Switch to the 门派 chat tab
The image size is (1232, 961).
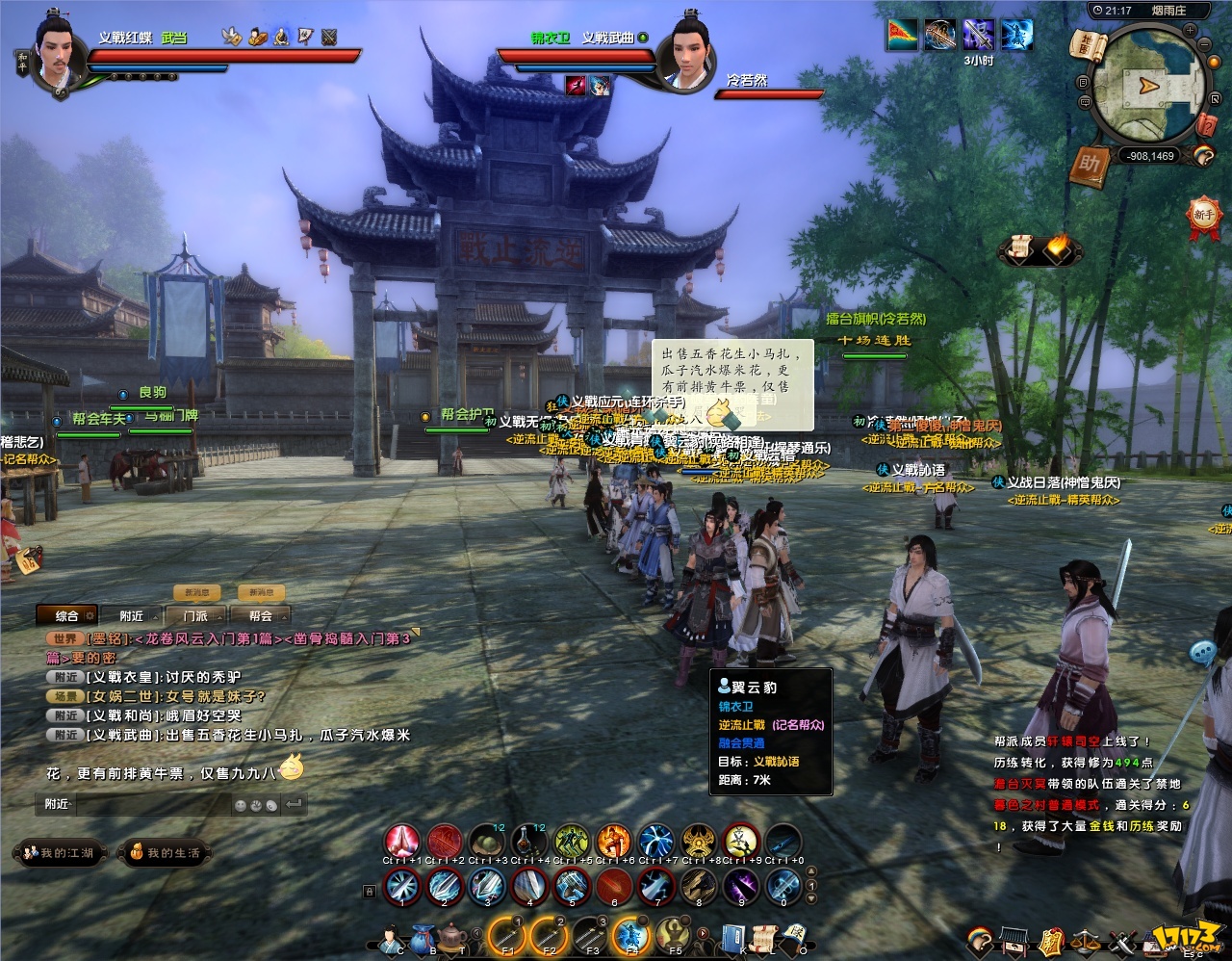pos(195,616)
